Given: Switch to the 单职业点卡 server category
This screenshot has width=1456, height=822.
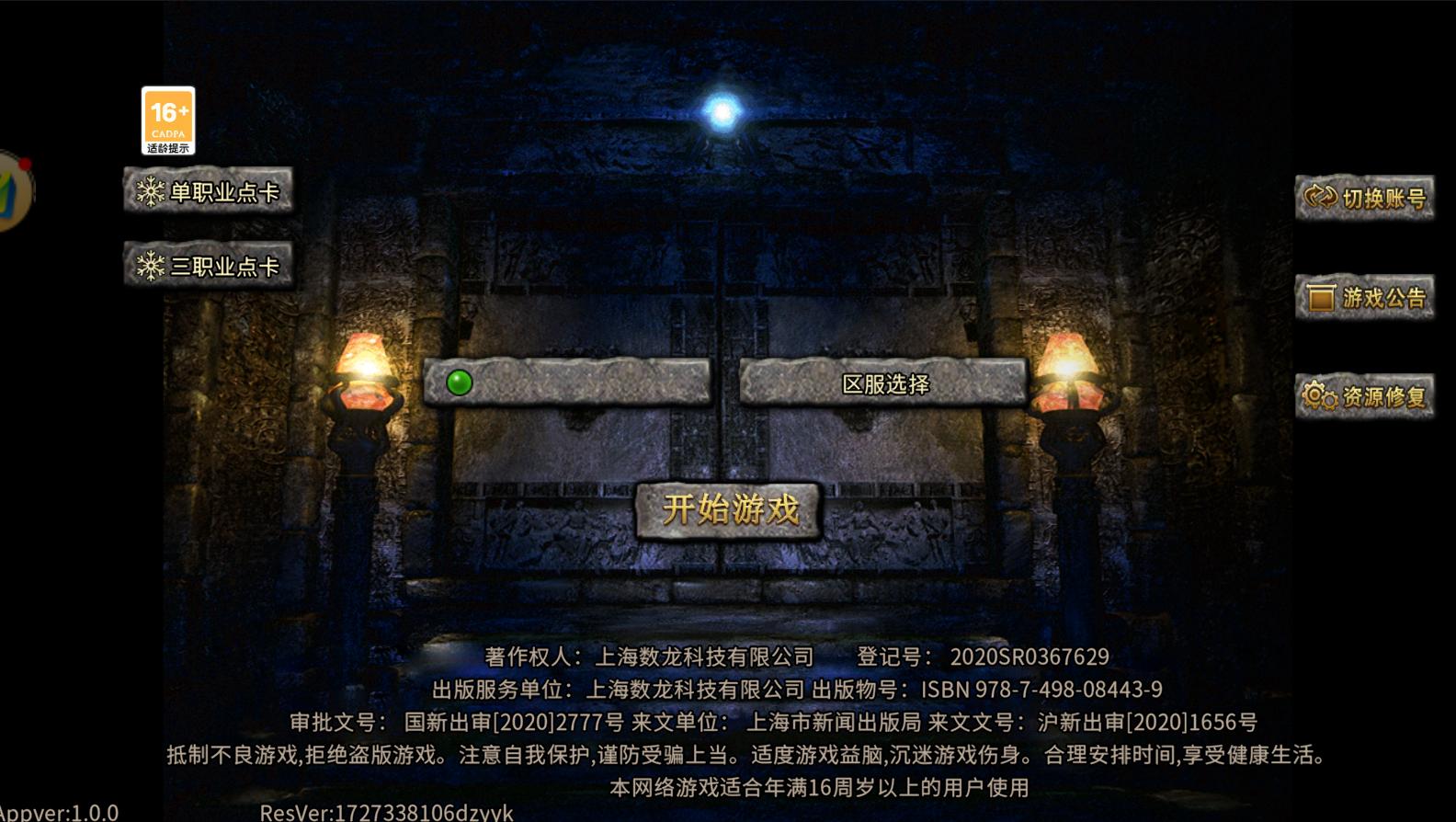Looking at the screenshot, I should point(209,192).
